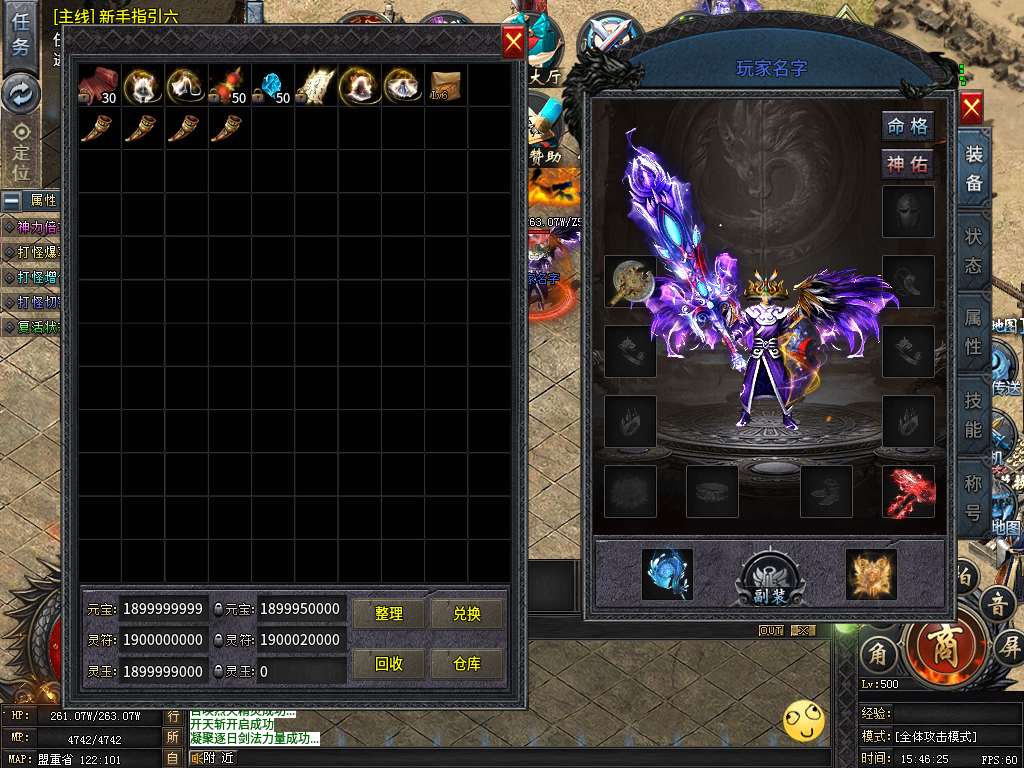Open the 仓库 warehouse
Image resolution: width=1024 pixels, height=768 pixels.
point(467,664)
